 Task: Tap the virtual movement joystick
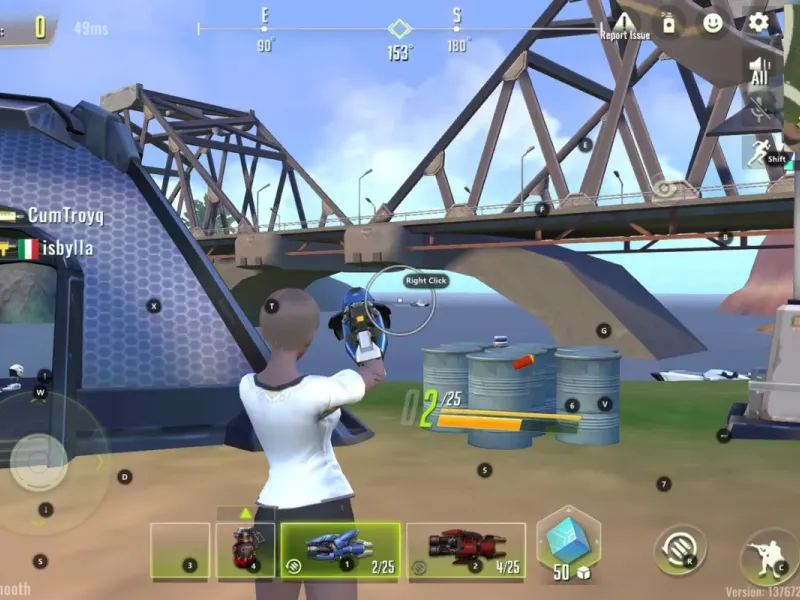pyautogui.click(x=40, y=462)
